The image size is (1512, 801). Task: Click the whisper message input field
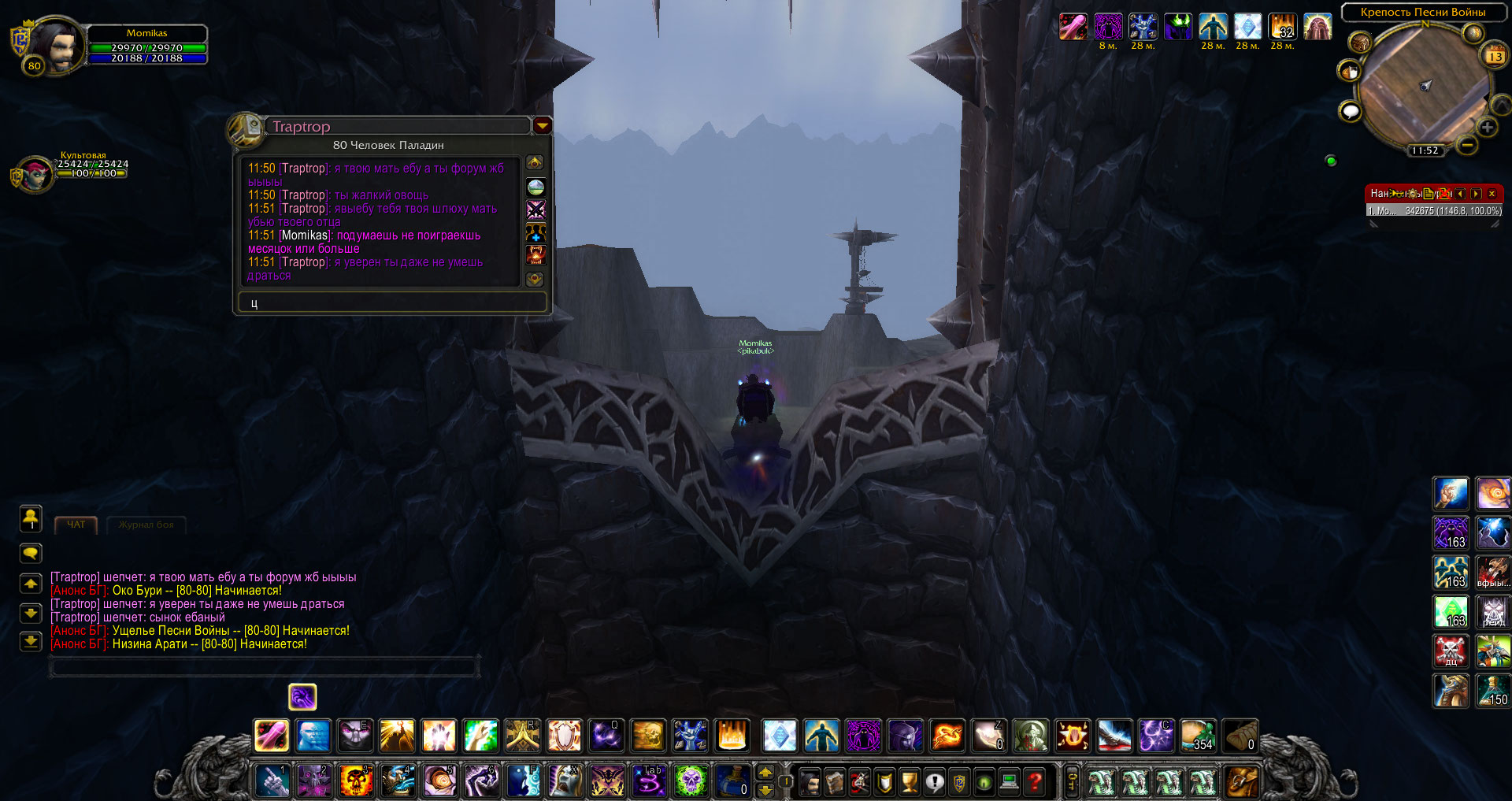click(x=392, y=303)
